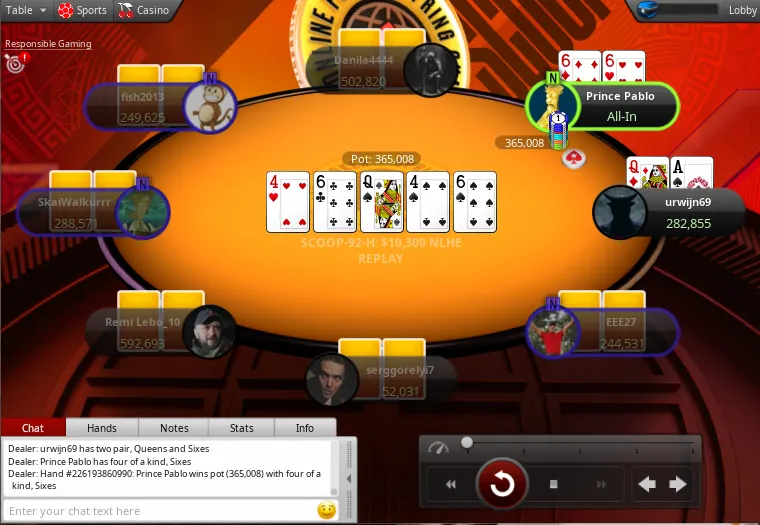Viewport: 760px width, 525px height.
Task: Show the Stats tab
Action: pos(241,428)
